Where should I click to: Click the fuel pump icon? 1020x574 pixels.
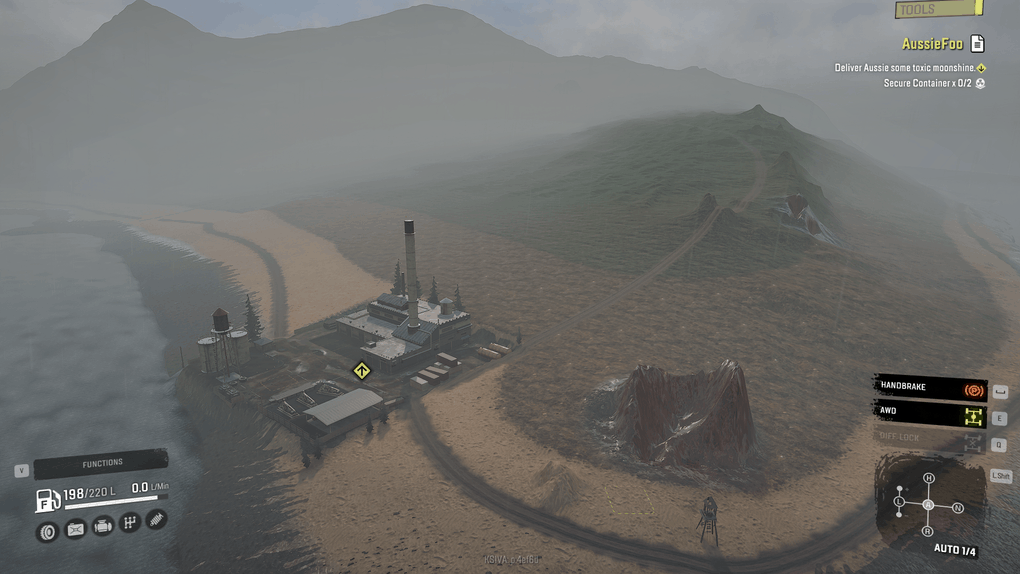(x=47, y=498)
